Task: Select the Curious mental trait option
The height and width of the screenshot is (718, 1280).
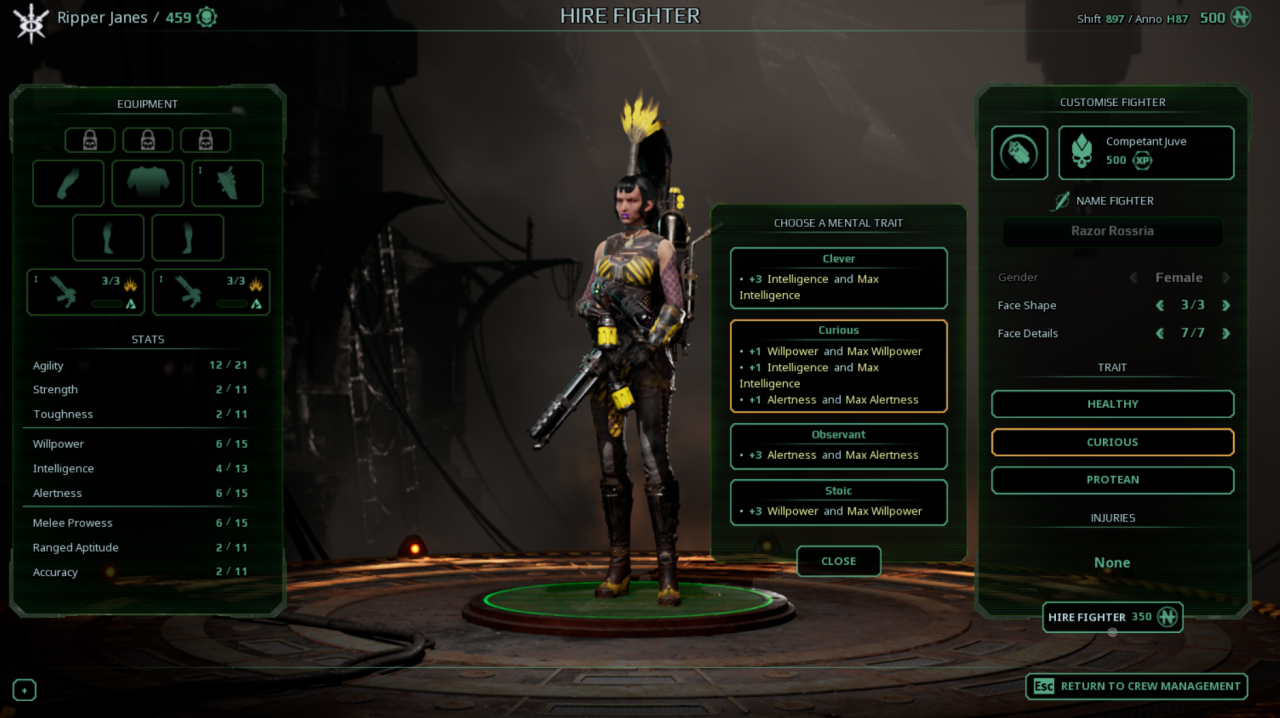Action: [x=838, y=366]
